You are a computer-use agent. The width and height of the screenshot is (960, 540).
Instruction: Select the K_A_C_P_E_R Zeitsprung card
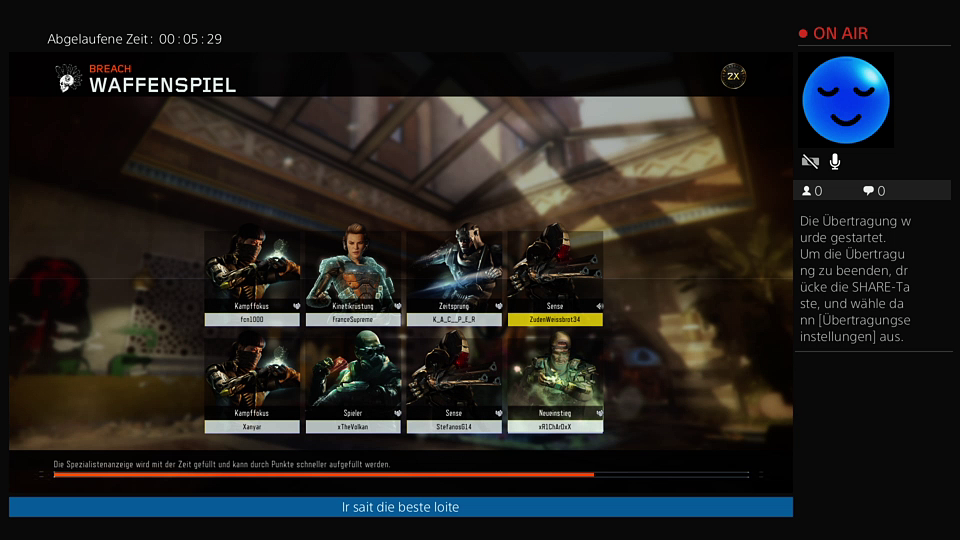click(454, 277)
